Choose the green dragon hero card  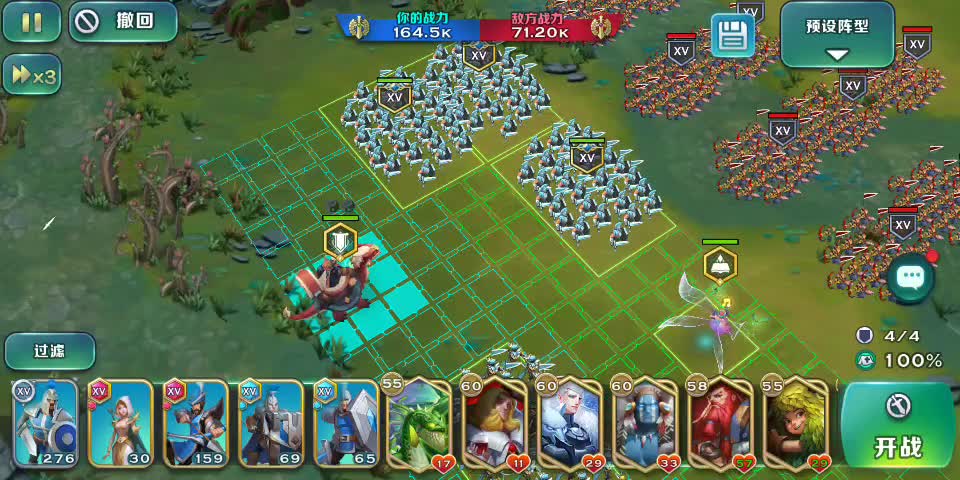tap(419, 425)
